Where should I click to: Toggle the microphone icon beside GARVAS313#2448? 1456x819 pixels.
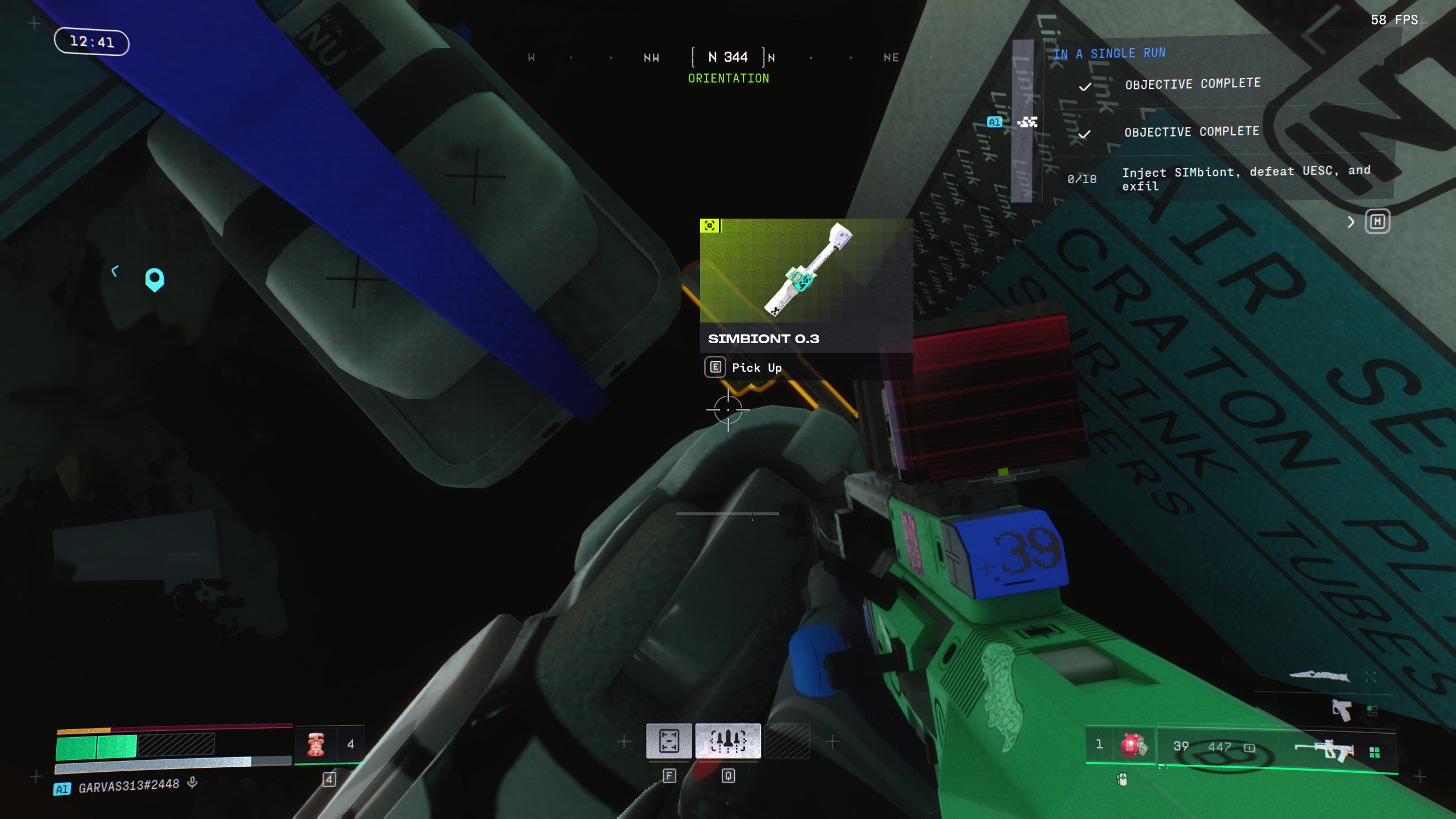[x=193, y=783]
